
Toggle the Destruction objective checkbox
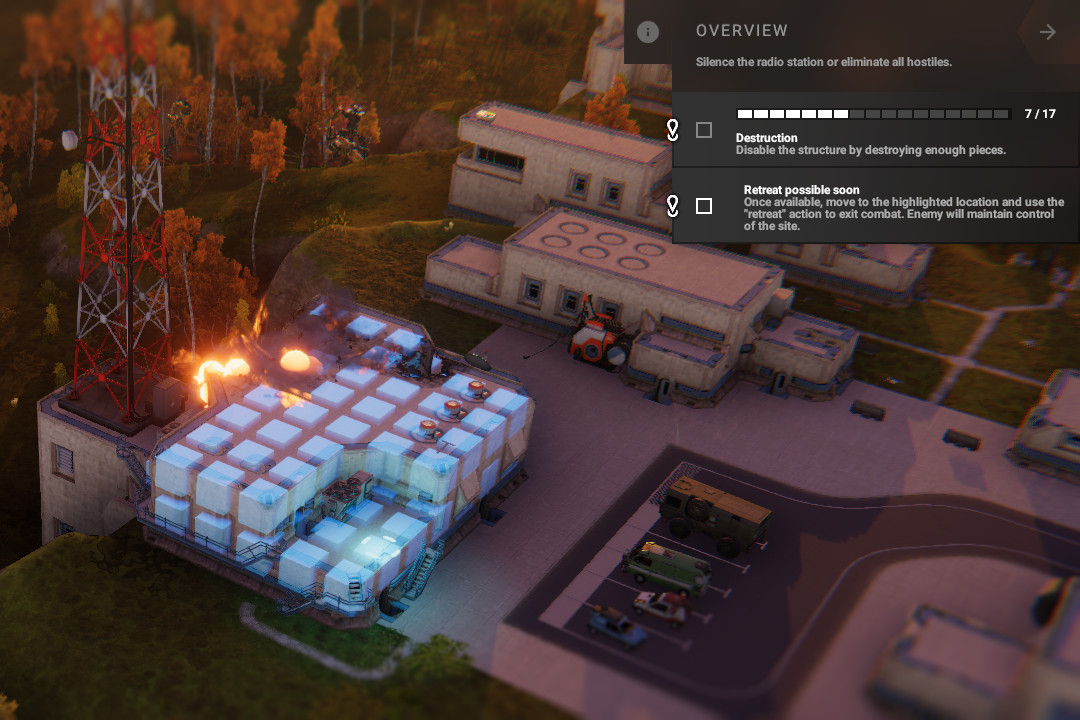[704, 130]
